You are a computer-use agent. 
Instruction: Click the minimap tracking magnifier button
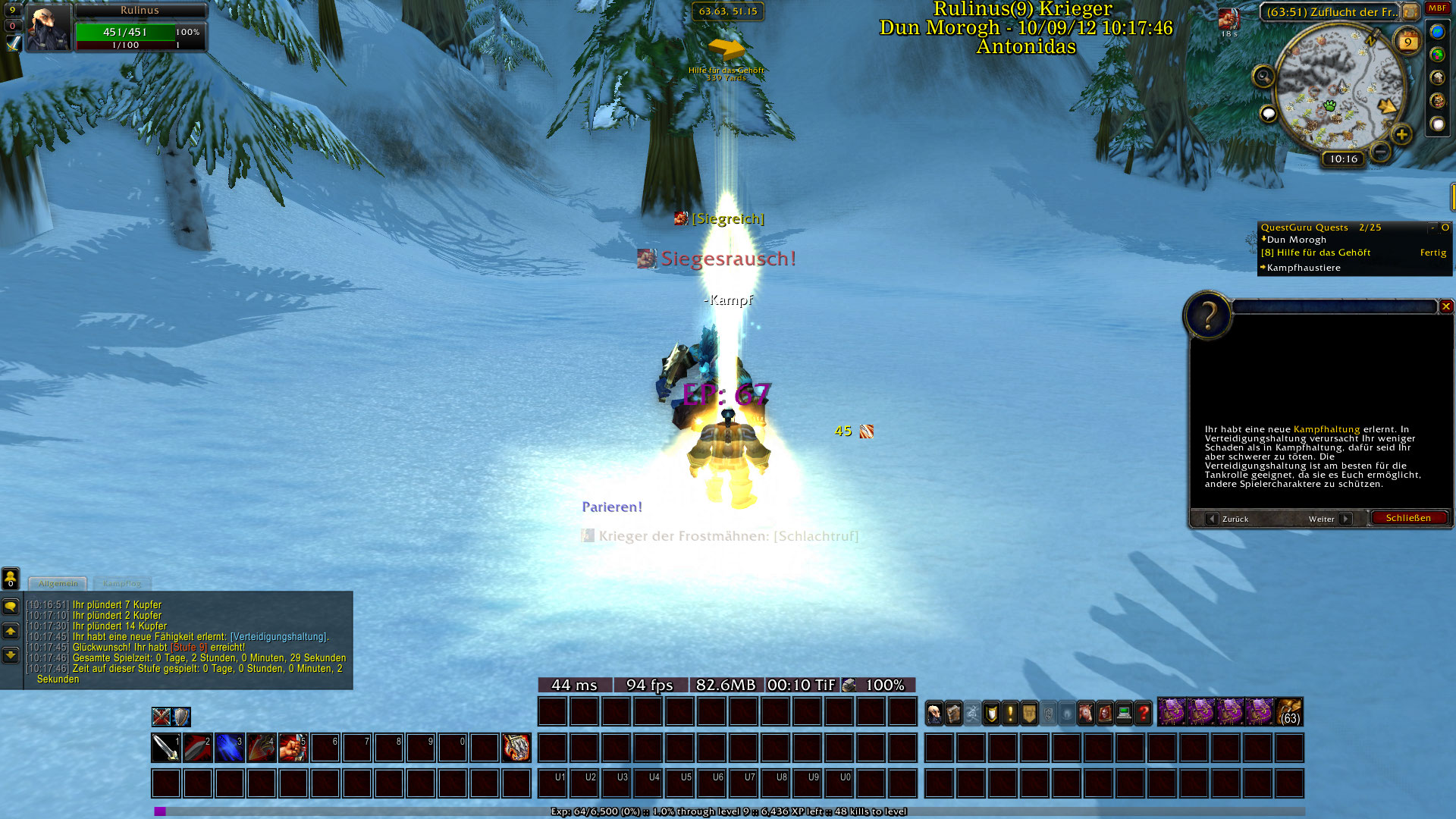tap(1263, 76)
